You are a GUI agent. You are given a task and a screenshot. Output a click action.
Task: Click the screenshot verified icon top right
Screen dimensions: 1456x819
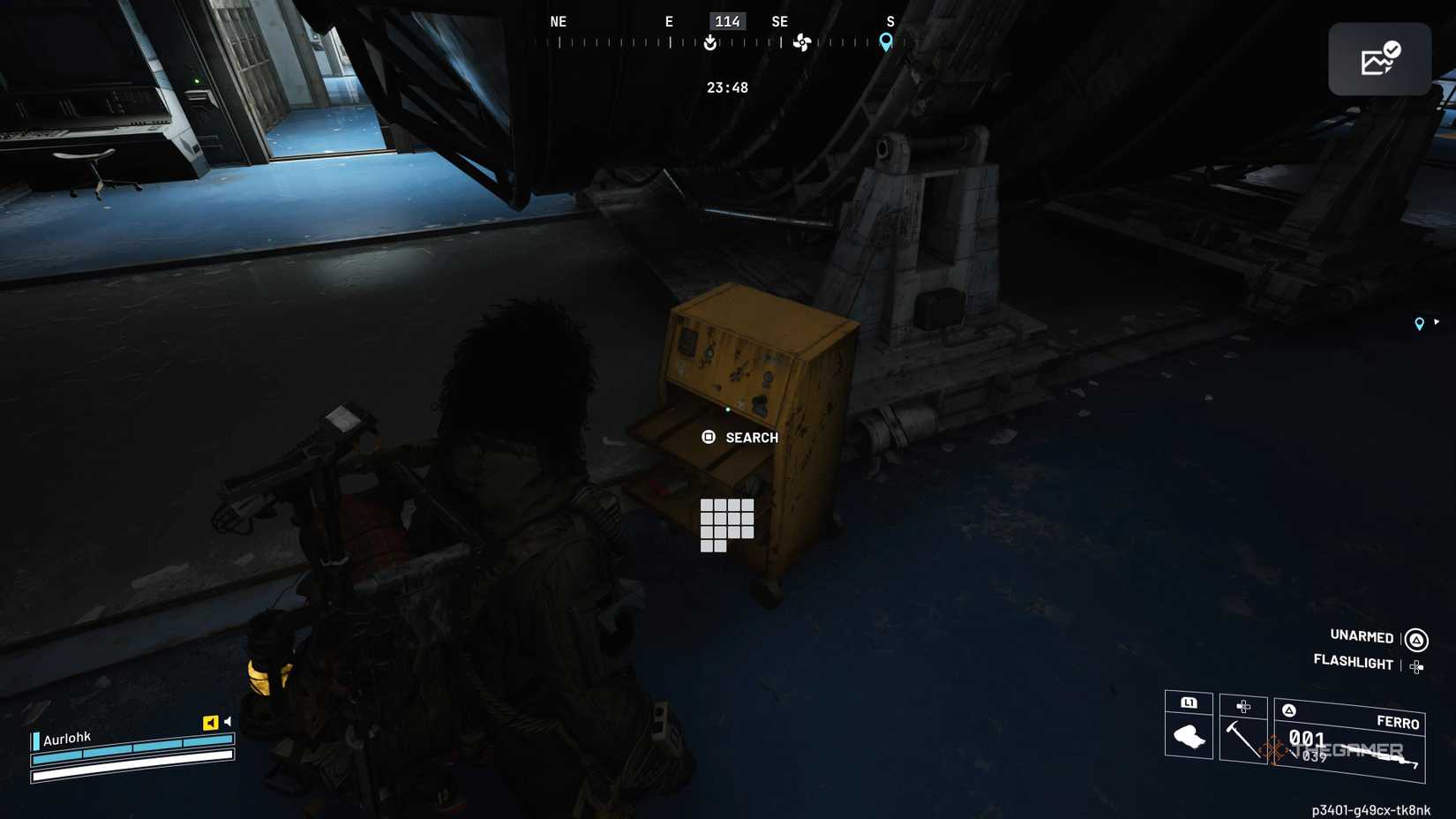[1379, 58]
